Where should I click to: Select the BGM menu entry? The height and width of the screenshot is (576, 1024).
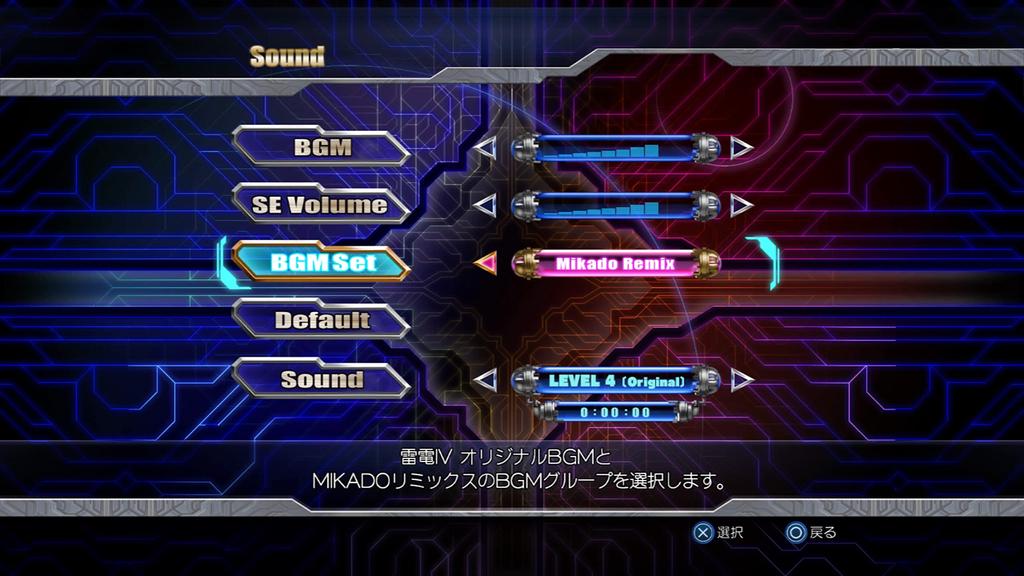pyautogui.click(x=322, y=148)
